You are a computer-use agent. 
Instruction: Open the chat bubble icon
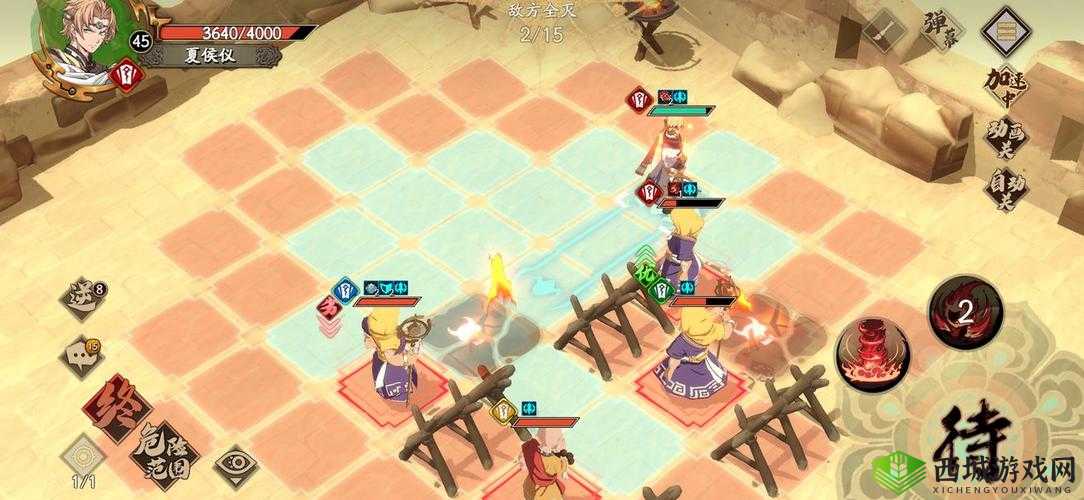pyautogui.click(x=84, y=354)
